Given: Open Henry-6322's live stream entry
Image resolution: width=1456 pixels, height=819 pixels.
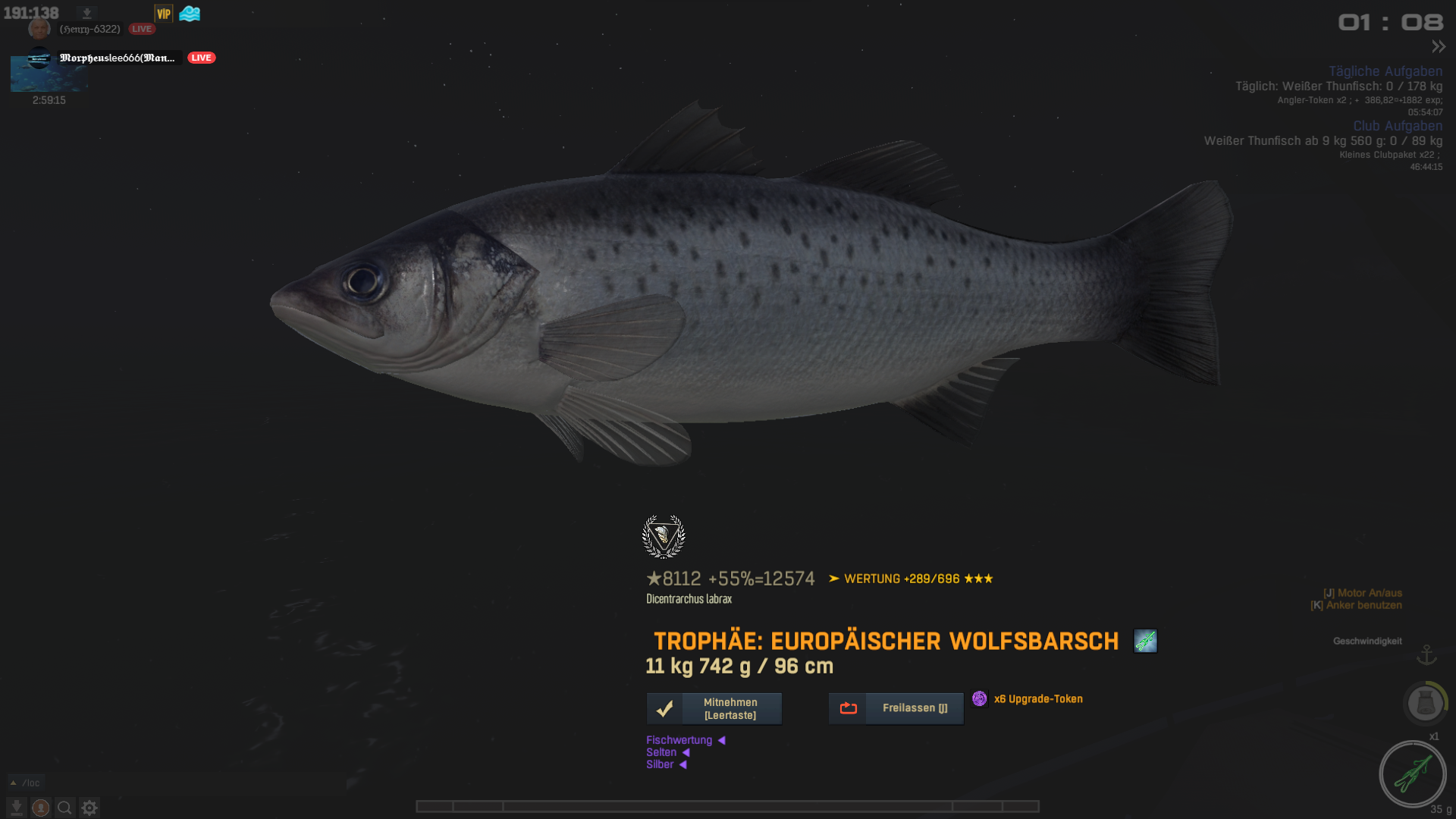Looking at the screenshot, I should (x=89, y=29).
